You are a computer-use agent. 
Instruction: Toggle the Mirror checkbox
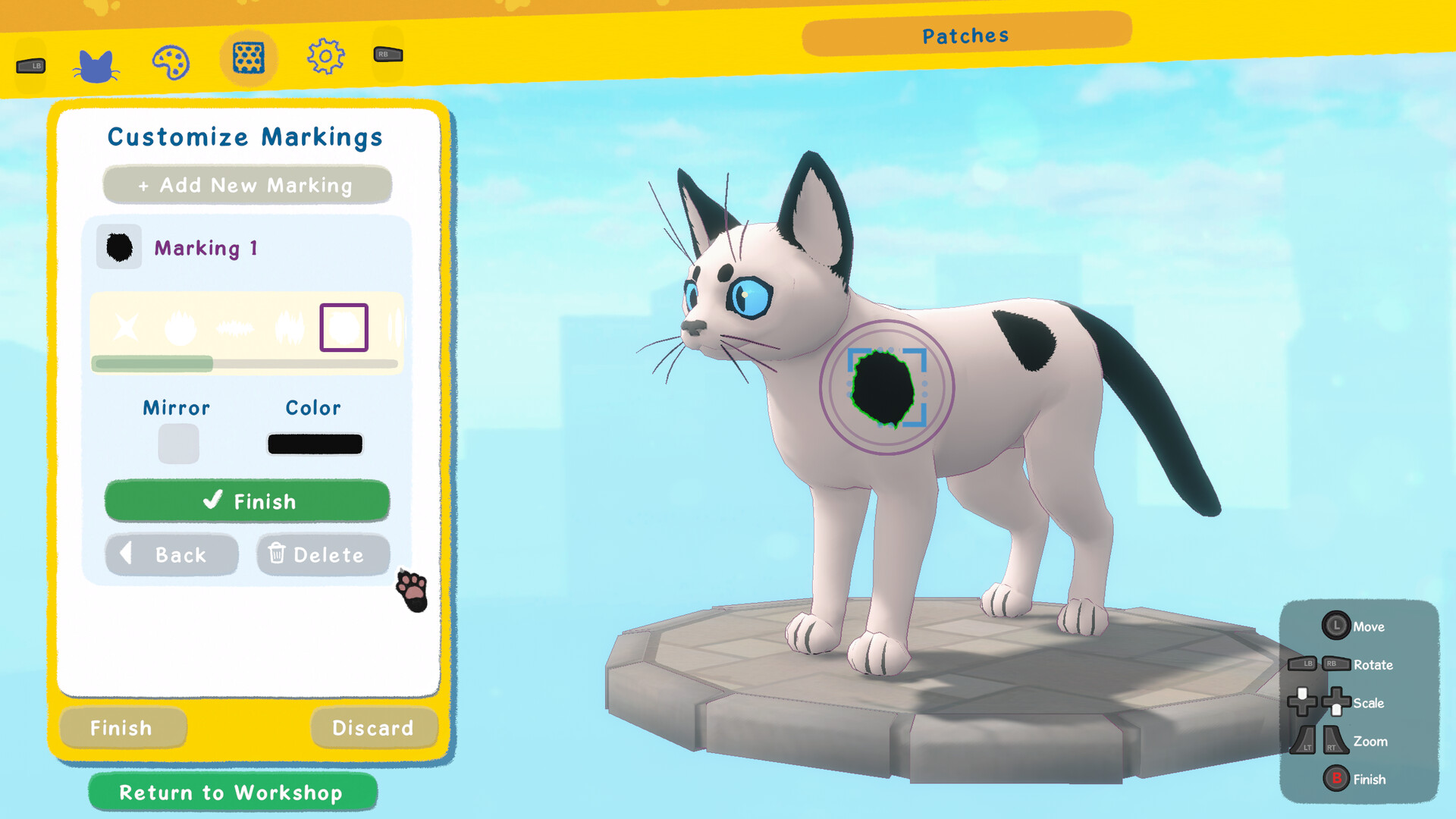[x=178, y=444]
